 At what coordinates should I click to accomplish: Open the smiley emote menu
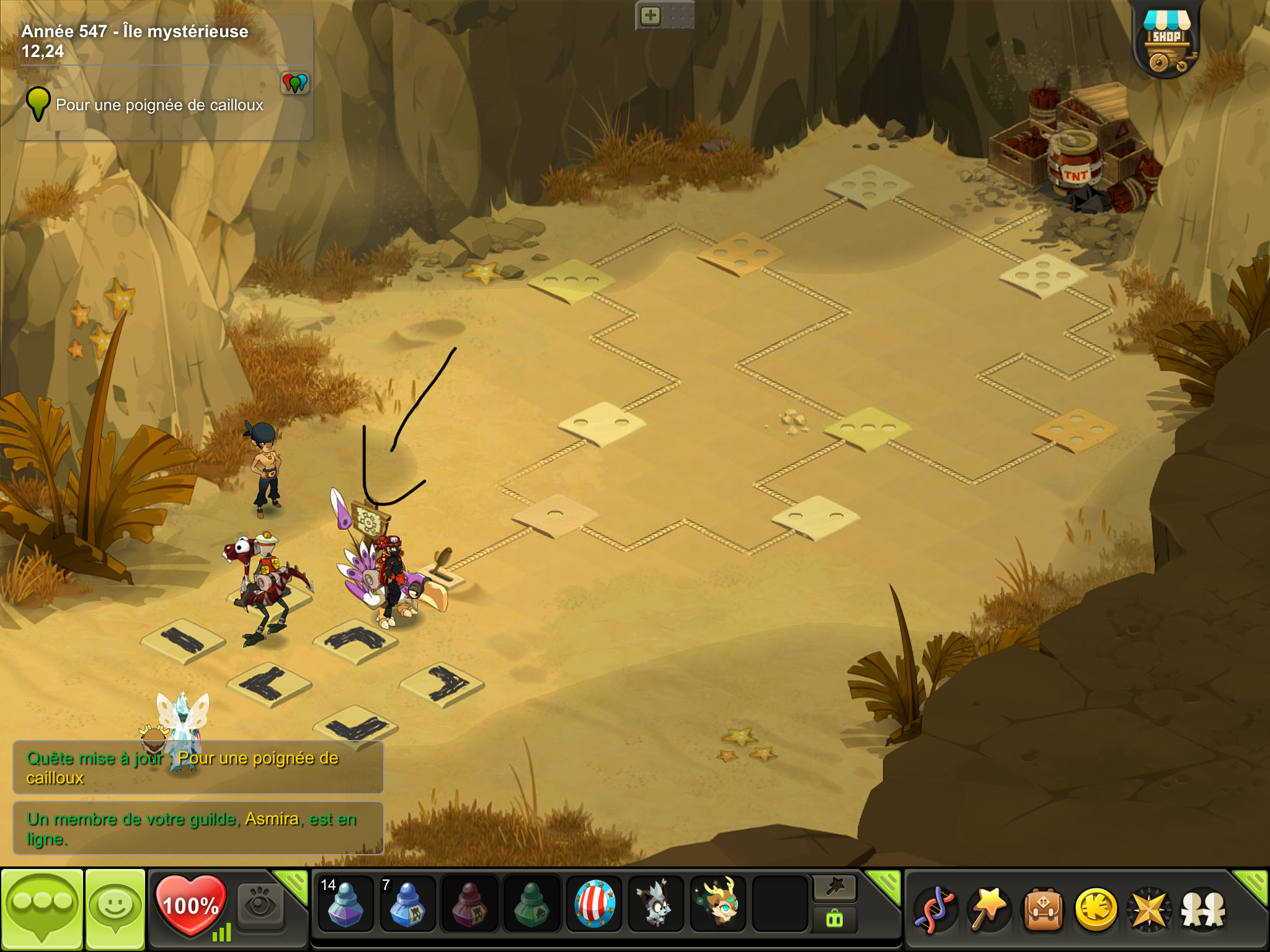pyautogui.click(x=115, y=907)
